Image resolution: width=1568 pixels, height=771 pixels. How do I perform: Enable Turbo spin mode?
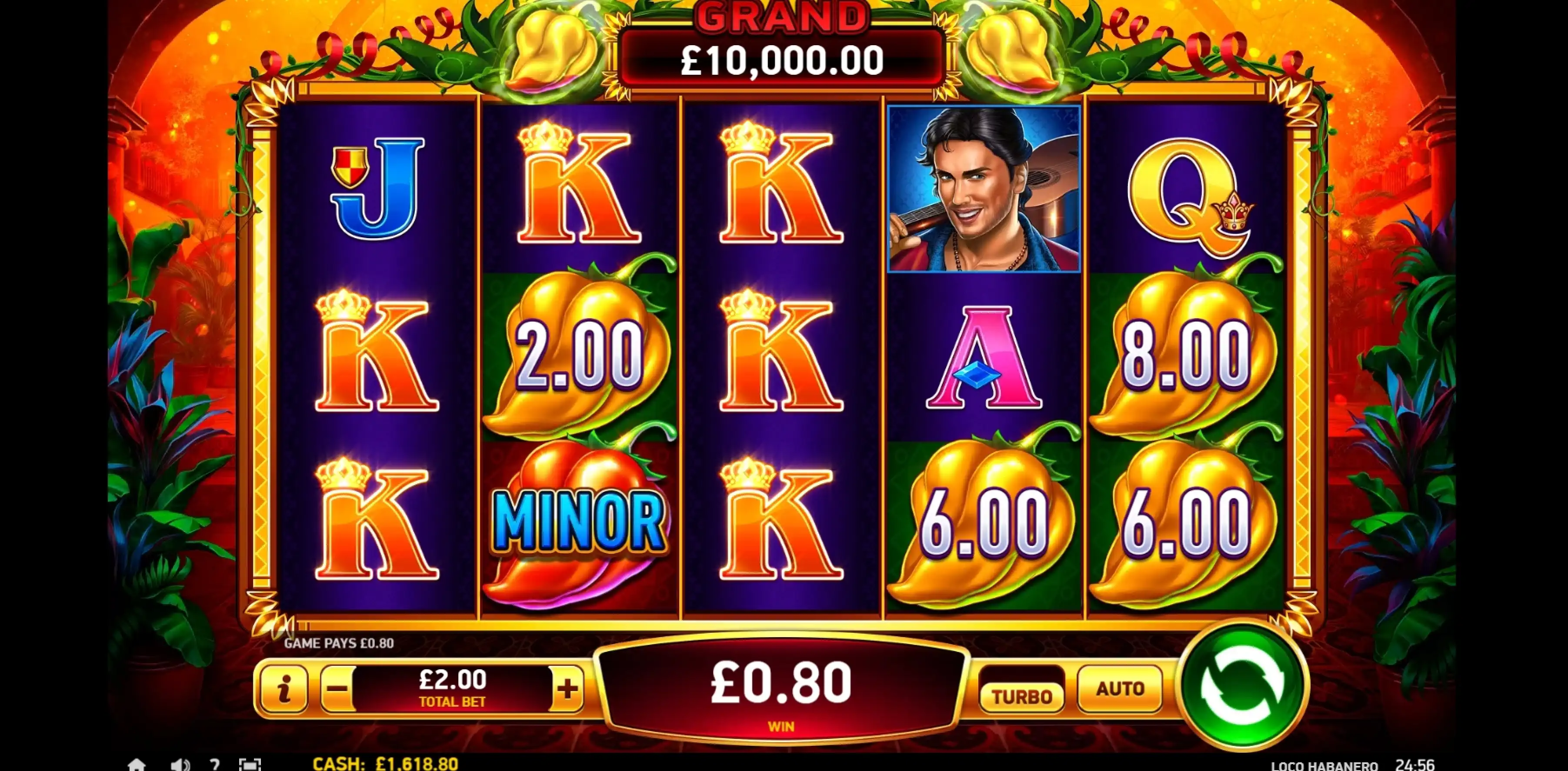(x=1021, y=695)
